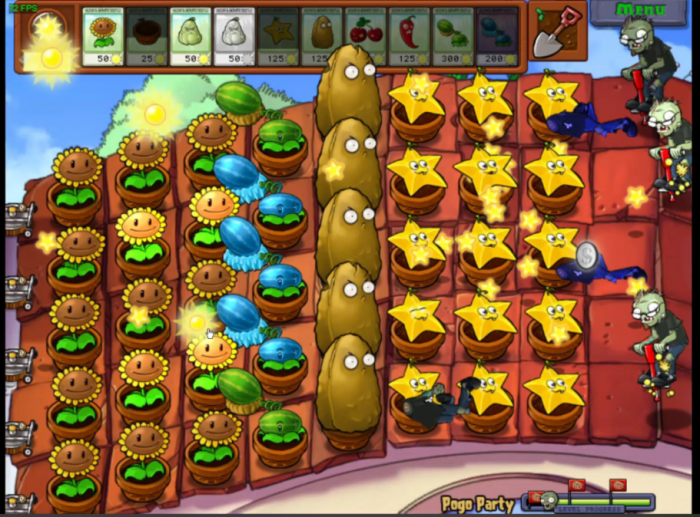Select the Starfruit seed packet
This screenshot has width=700, height=517.
click(278, 38)
